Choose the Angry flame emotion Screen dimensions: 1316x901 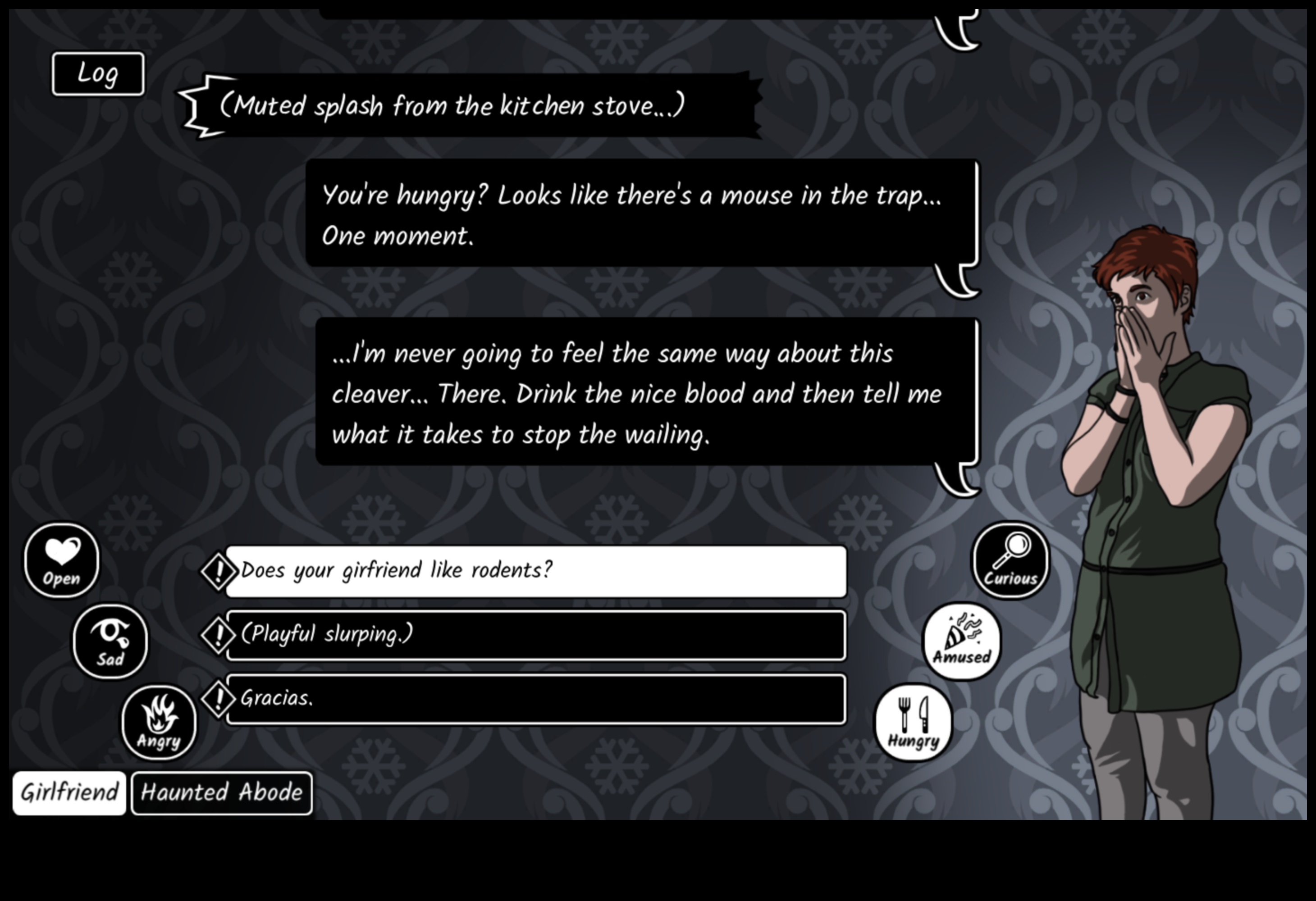click(159, 723)
